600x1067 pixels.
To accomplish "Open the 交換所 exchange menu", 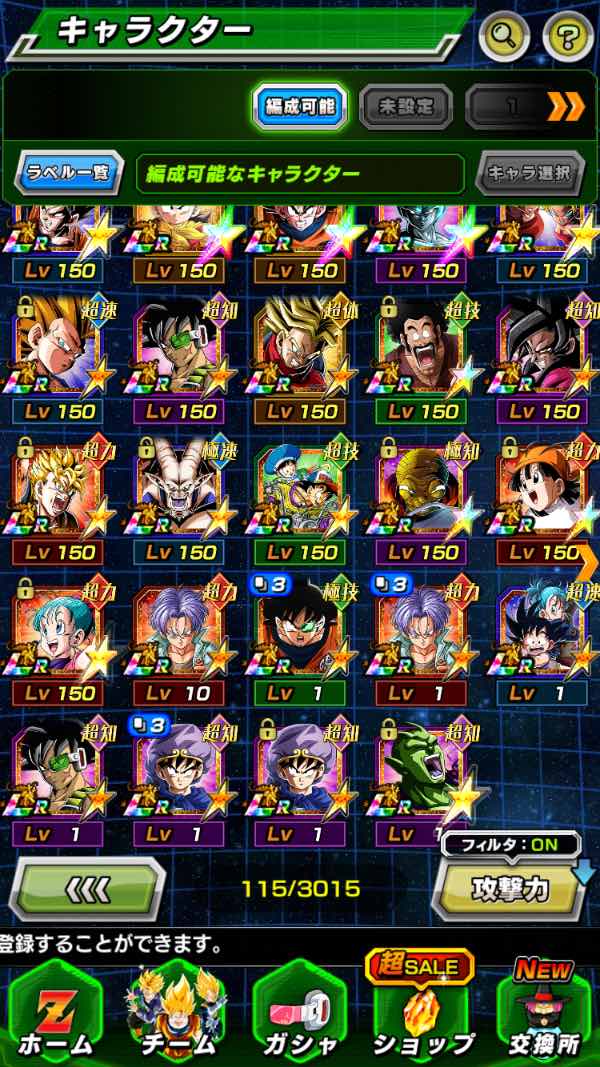I will [543, 1015].
